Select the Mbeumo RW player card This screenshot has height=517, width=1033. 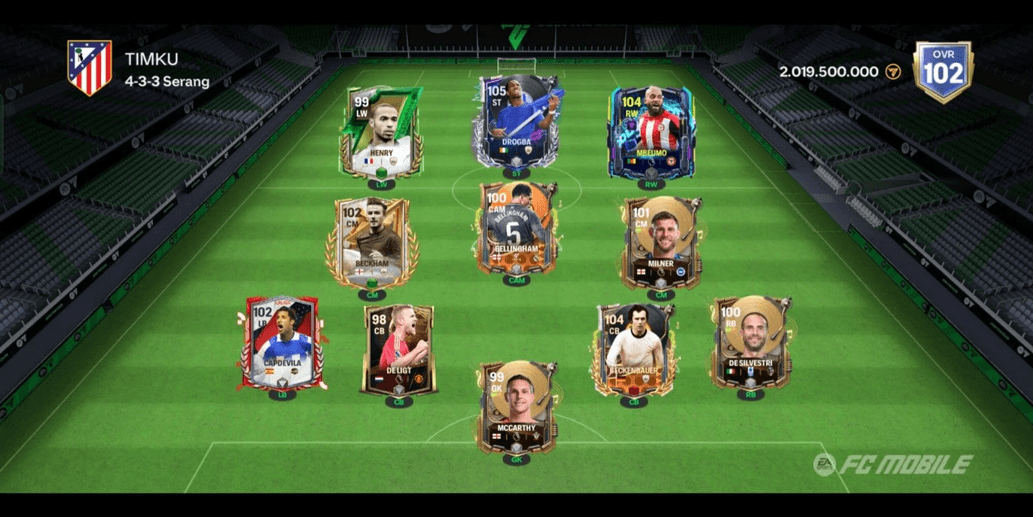(x=652, y=132)
